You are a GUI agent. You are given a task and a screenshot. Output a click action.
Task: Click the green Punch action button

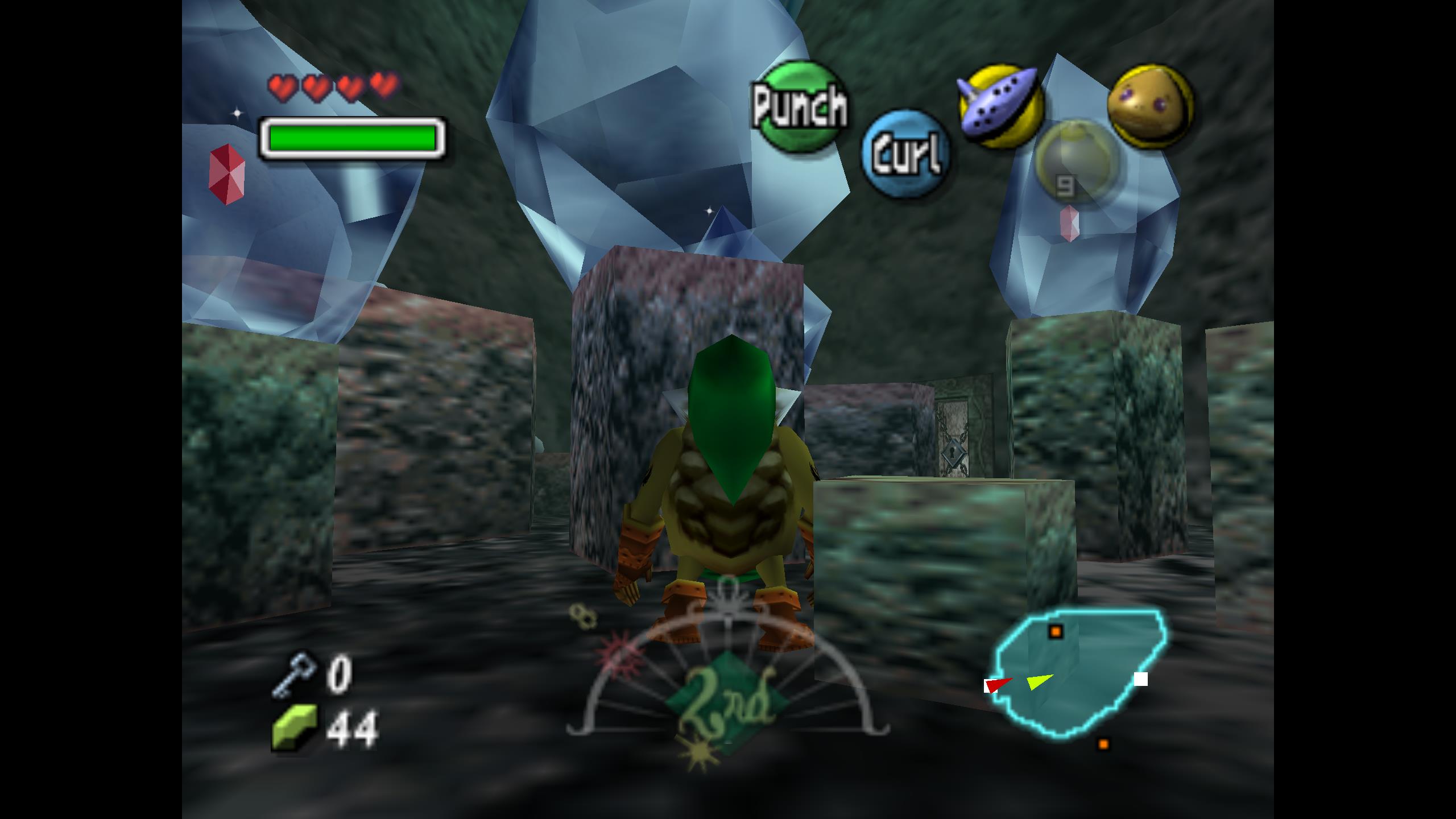pyautogui.click(x=799, y=106)
